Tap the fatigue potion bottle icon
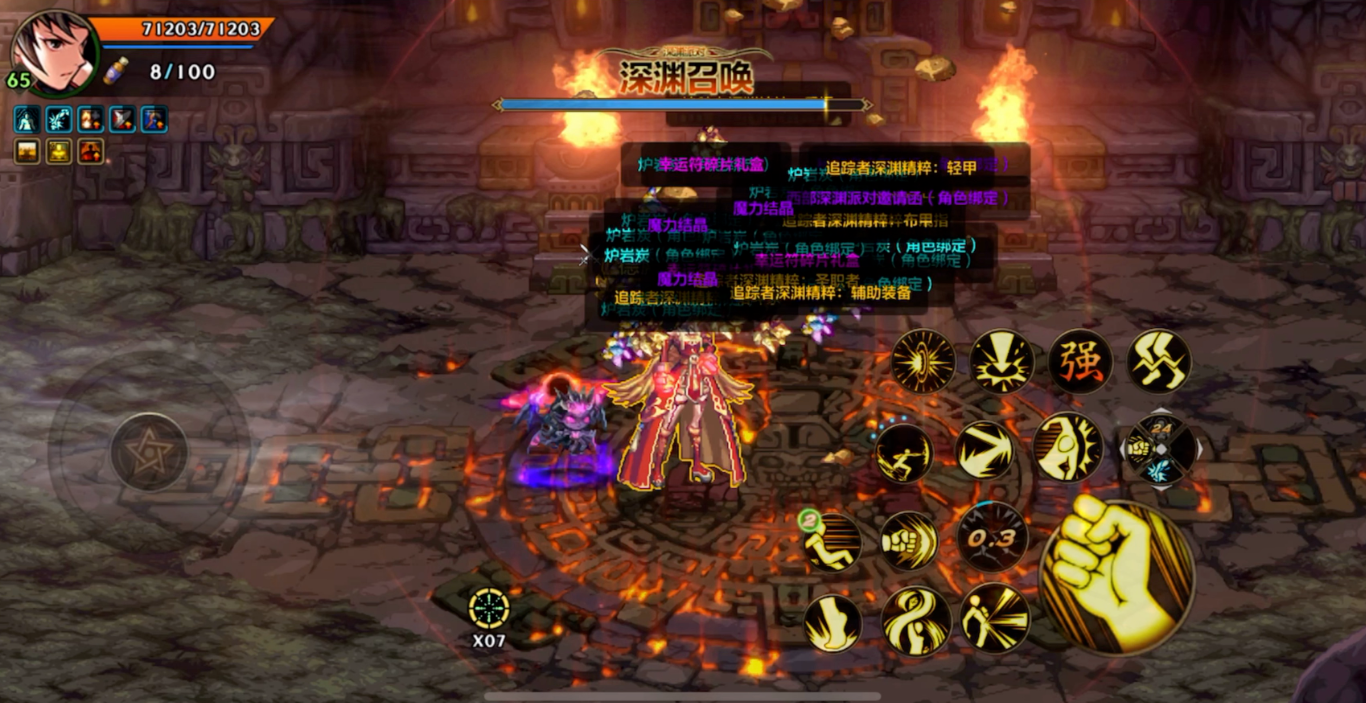 (x=117, y=71)
